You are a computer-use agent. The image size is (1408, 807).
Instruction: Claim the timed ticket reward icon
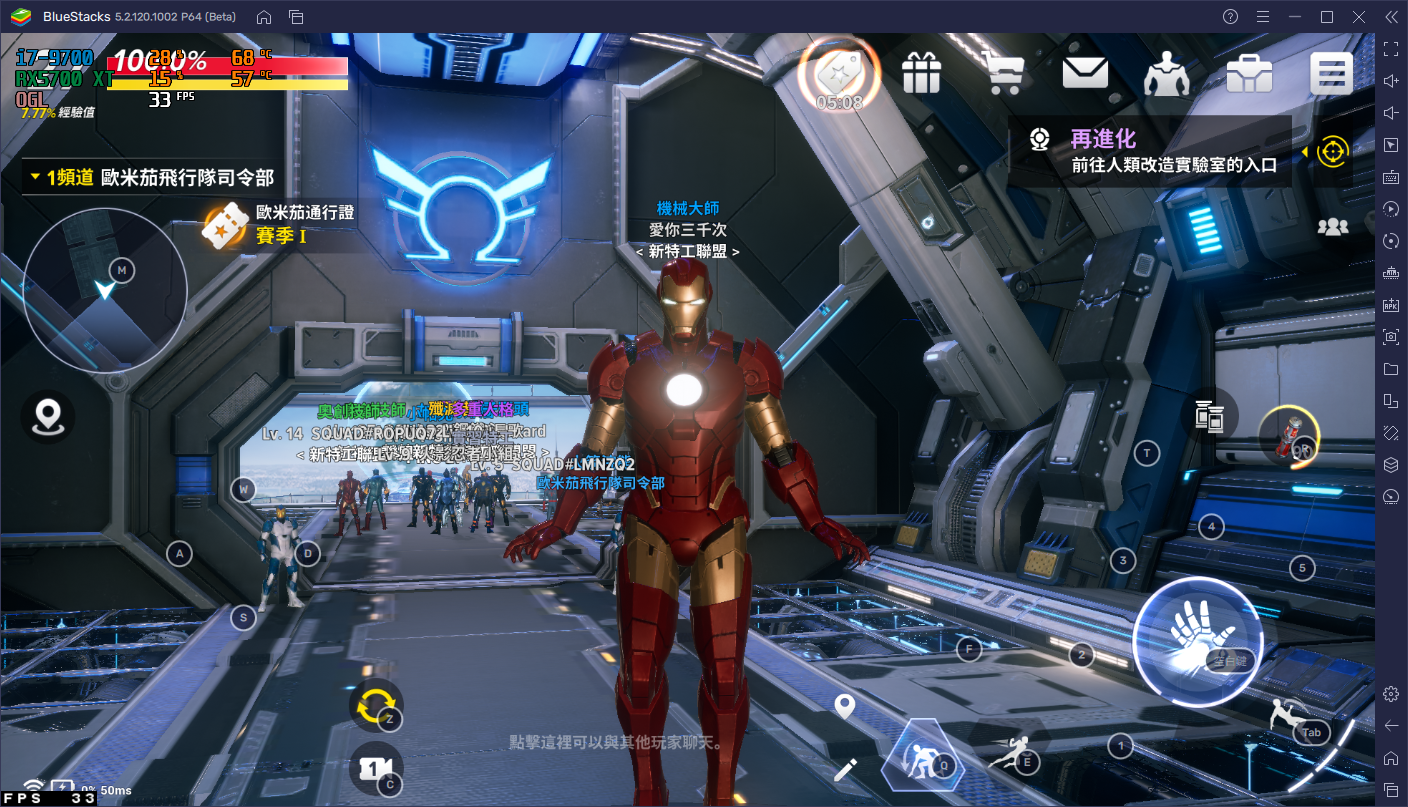pos(839,73)
